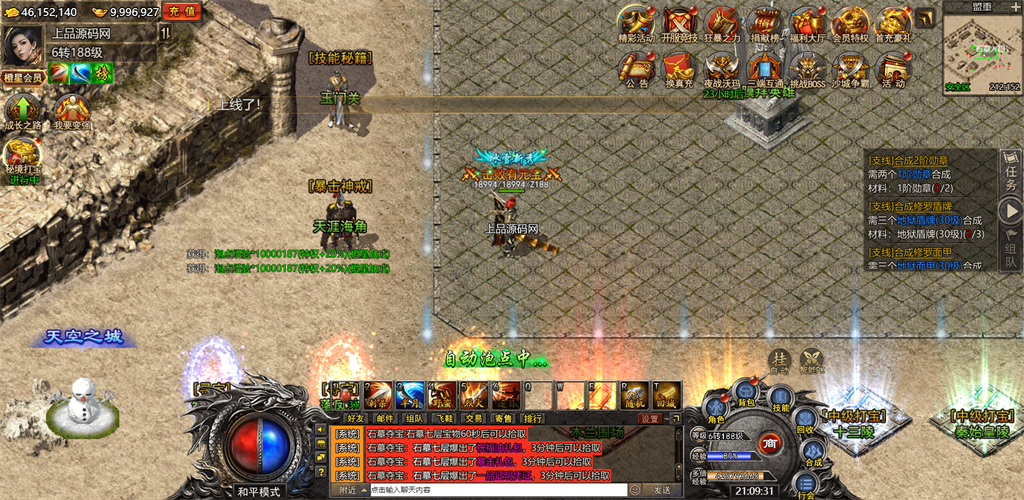Open the 首充豪礼 first-recharge gift
The height and width of the screenshot is (500, 1024).
click(x=891, y=24)
